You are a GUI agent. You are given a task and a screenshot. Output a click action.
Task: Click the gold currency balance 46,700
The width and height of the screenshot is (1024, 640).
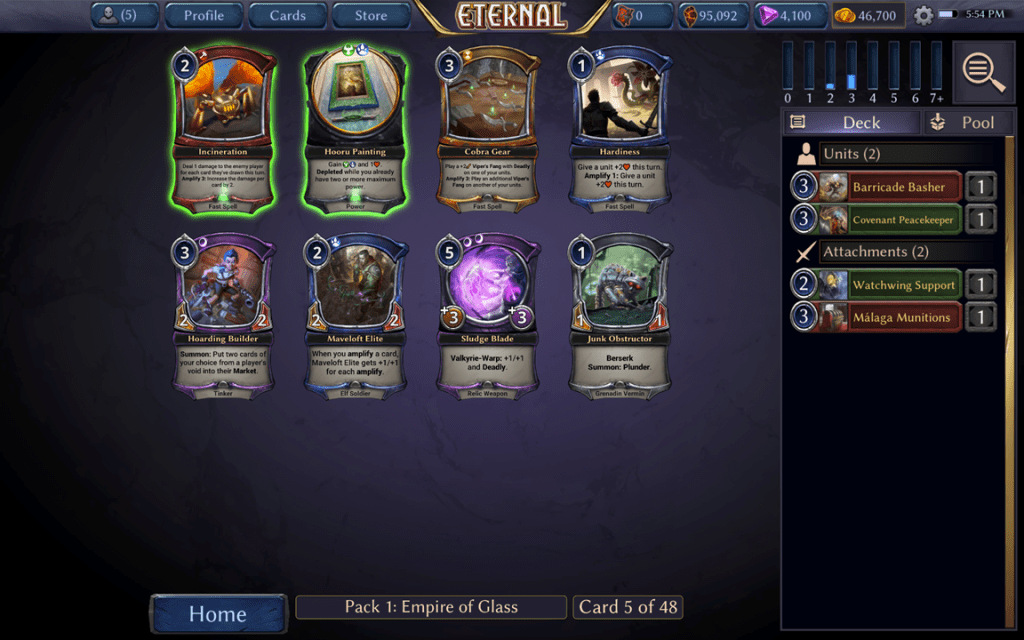(x=867, y=16)
